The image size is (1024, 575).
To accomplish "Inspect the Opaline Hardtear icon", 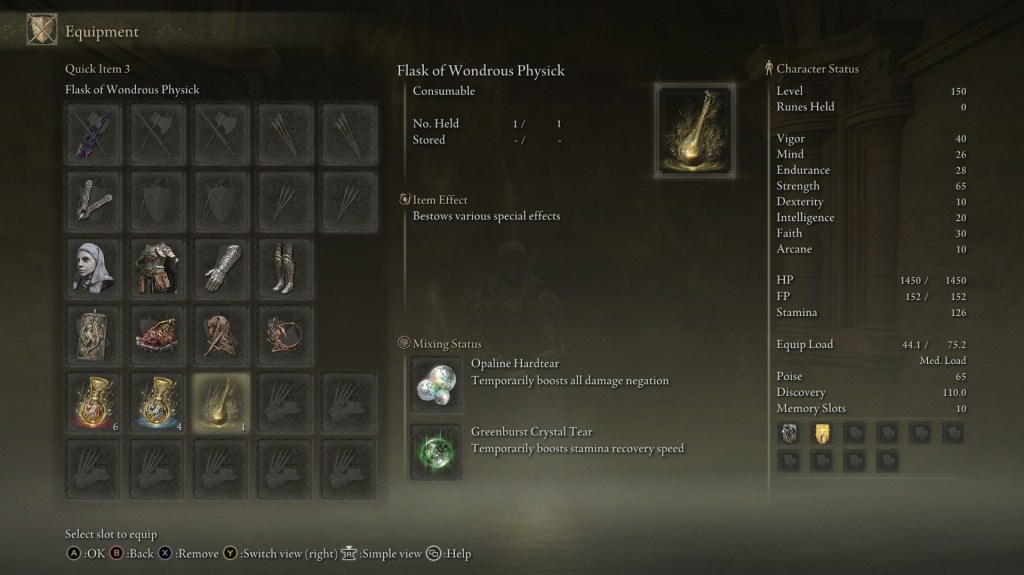I will (x=436, y=385).
